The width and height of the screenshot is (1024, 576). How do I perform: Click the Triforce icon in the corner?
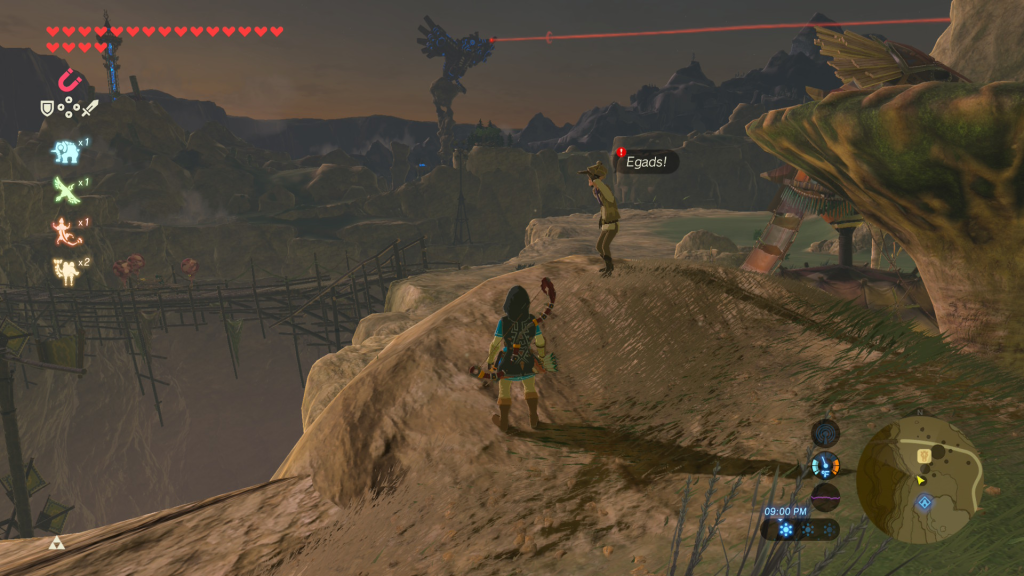tap(56, 543)
